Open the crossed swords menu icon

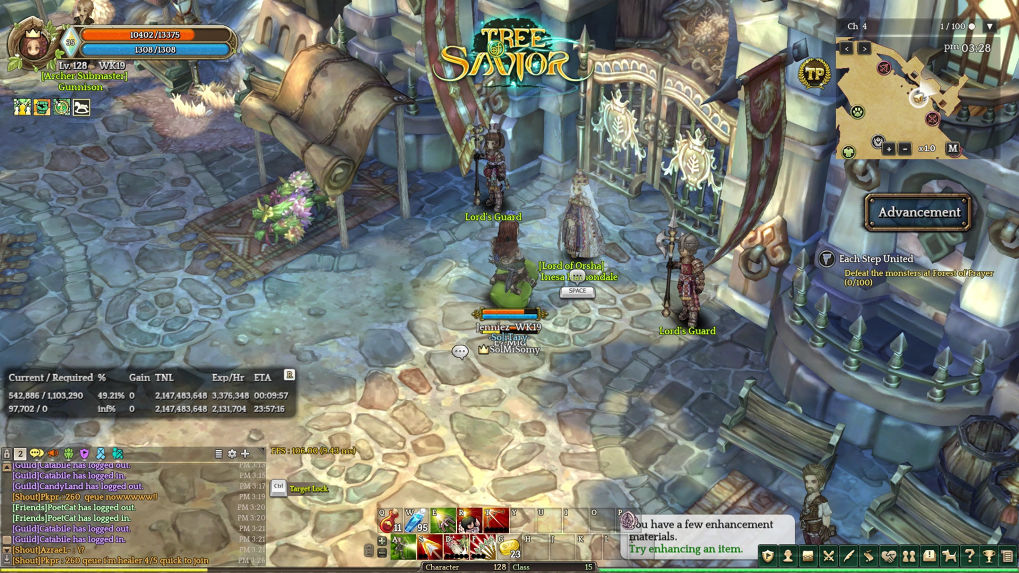828,556
